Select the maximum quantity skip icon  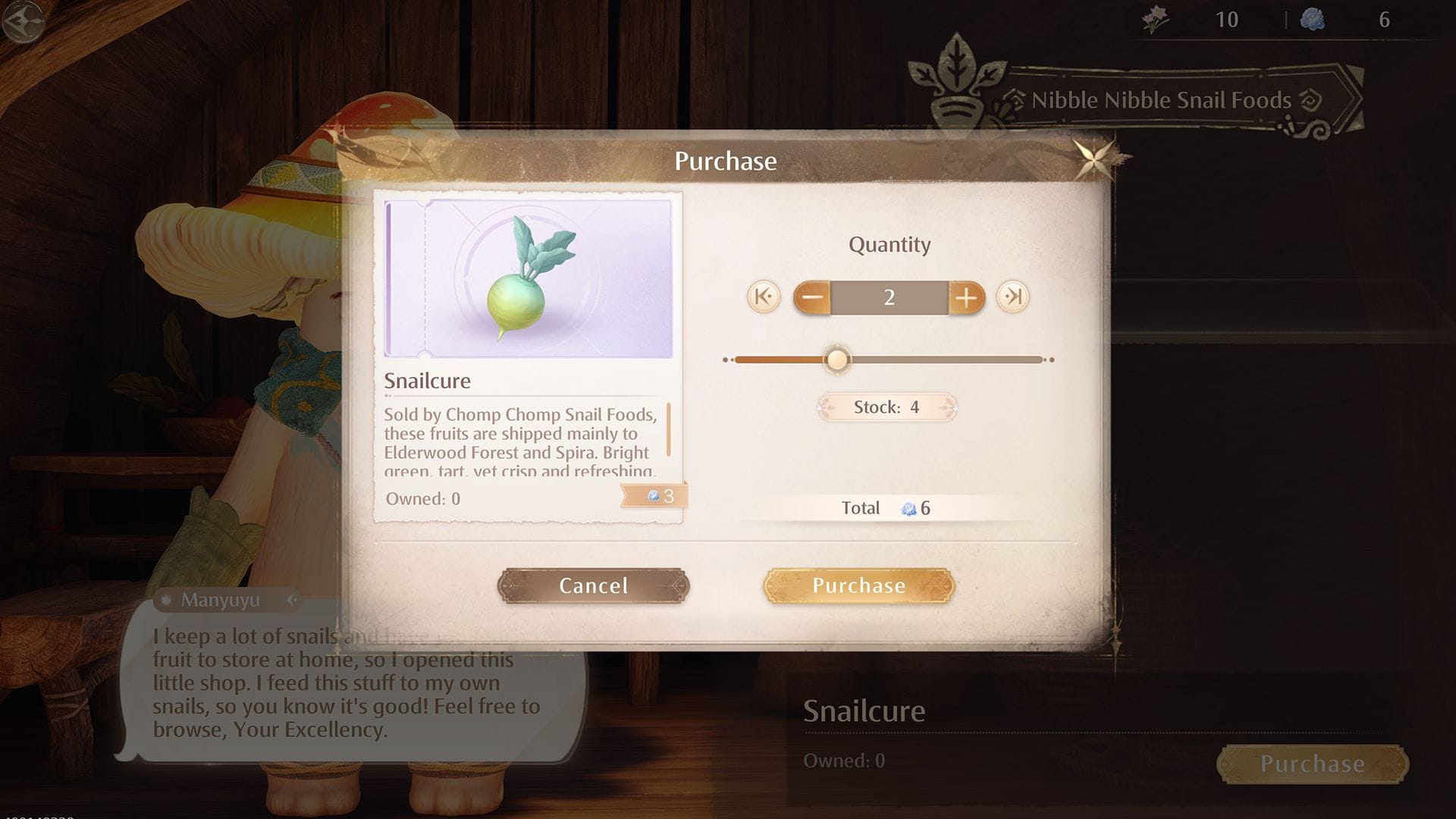(x=1015, y=298)
